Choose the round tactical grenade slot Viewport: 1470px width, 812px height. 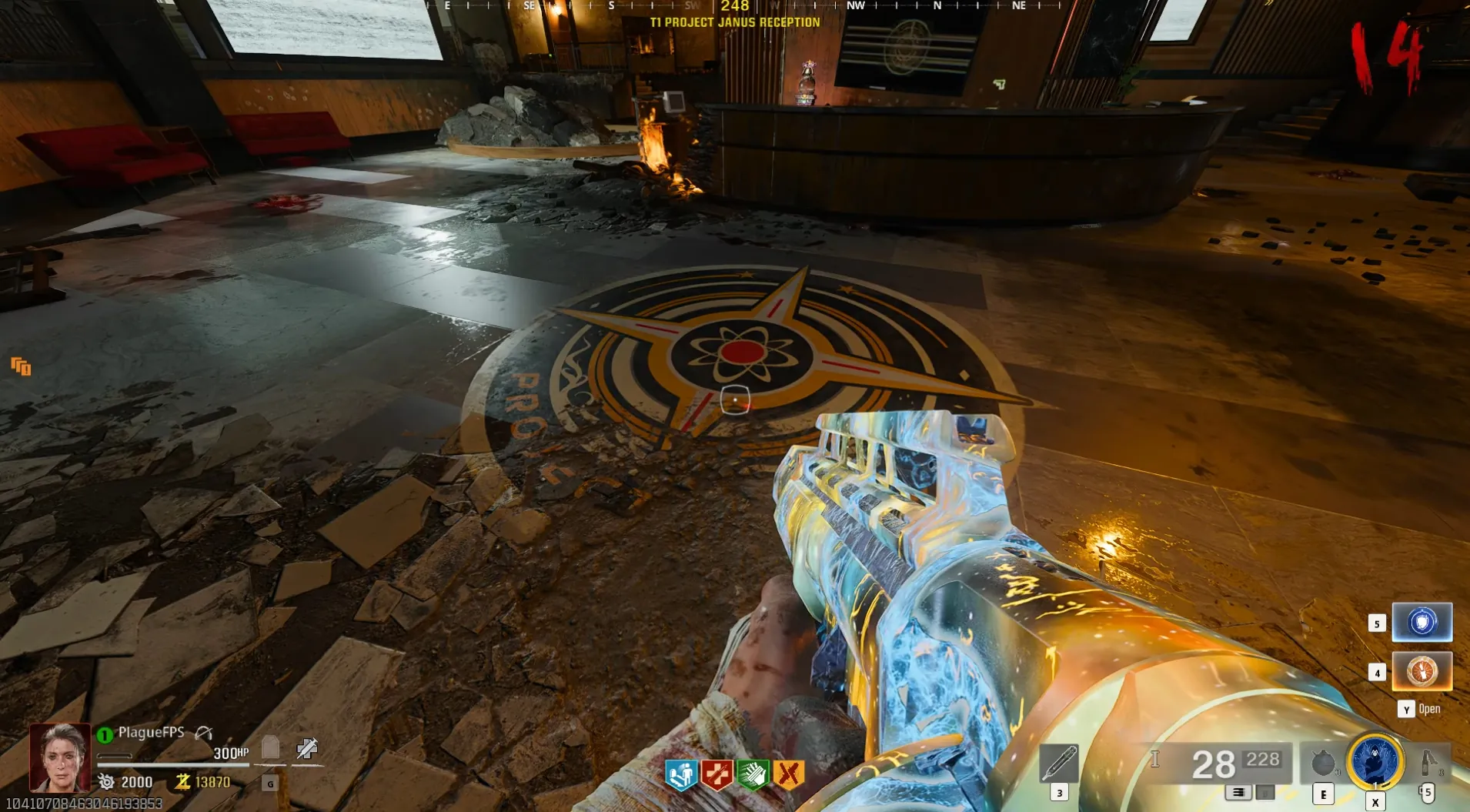[x=1322, y=764]
